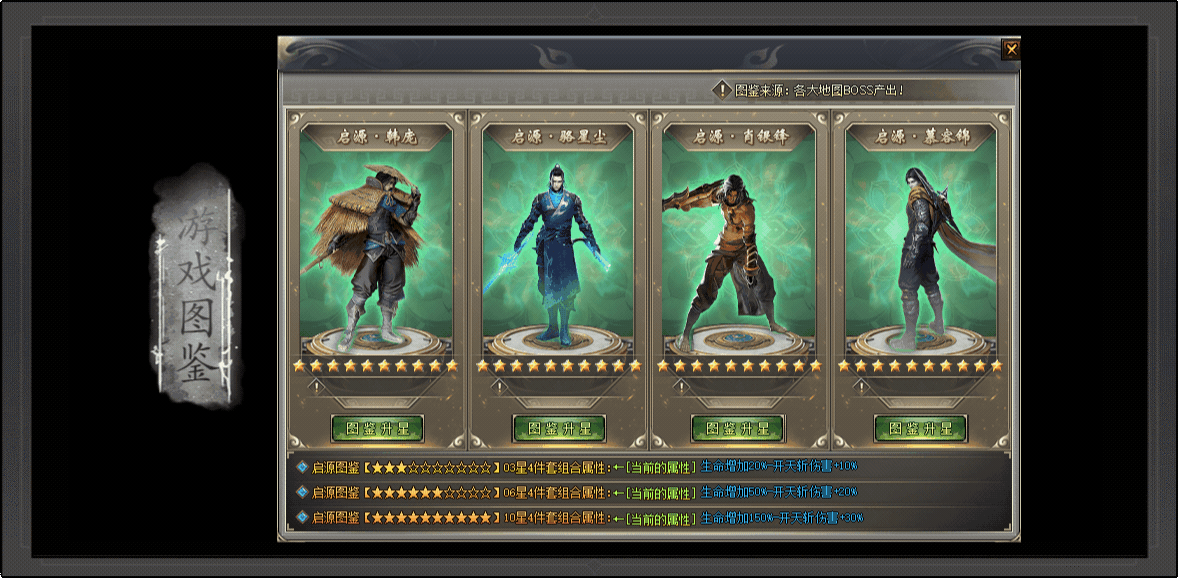Click 图鉴升星 under 启源·骆星尘
Viewport: 1178px width, 578px height.
pyautogui.click(x=559, y=429)
